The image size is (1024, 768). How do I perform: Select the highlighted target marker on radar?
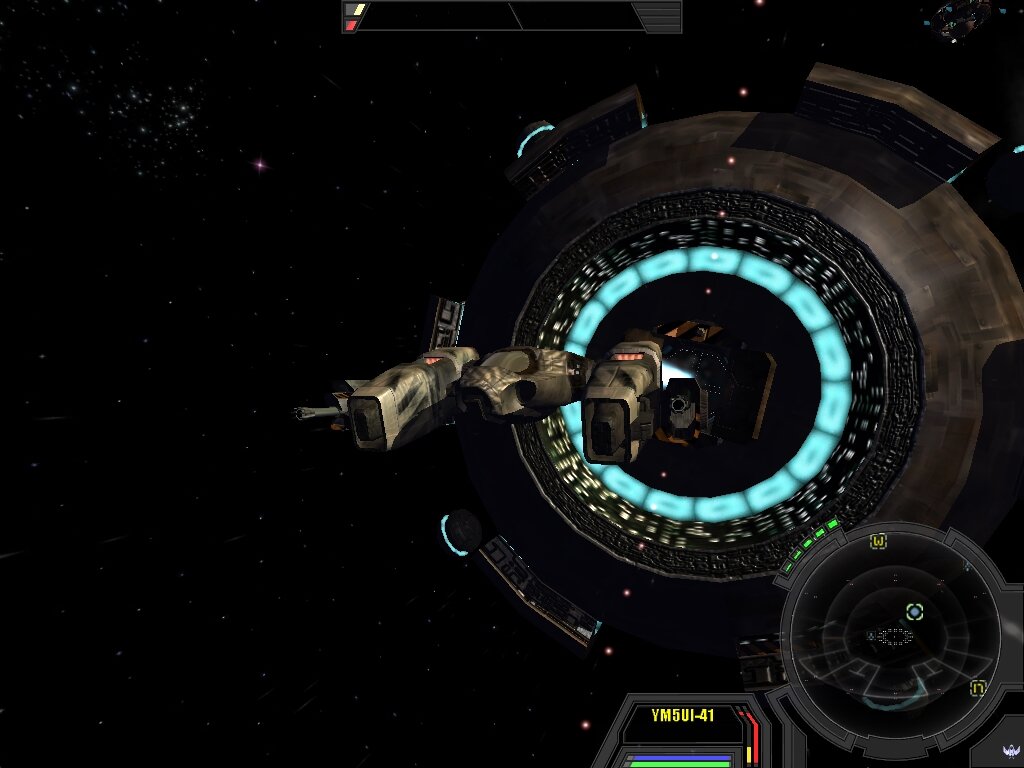pos(914,611)
